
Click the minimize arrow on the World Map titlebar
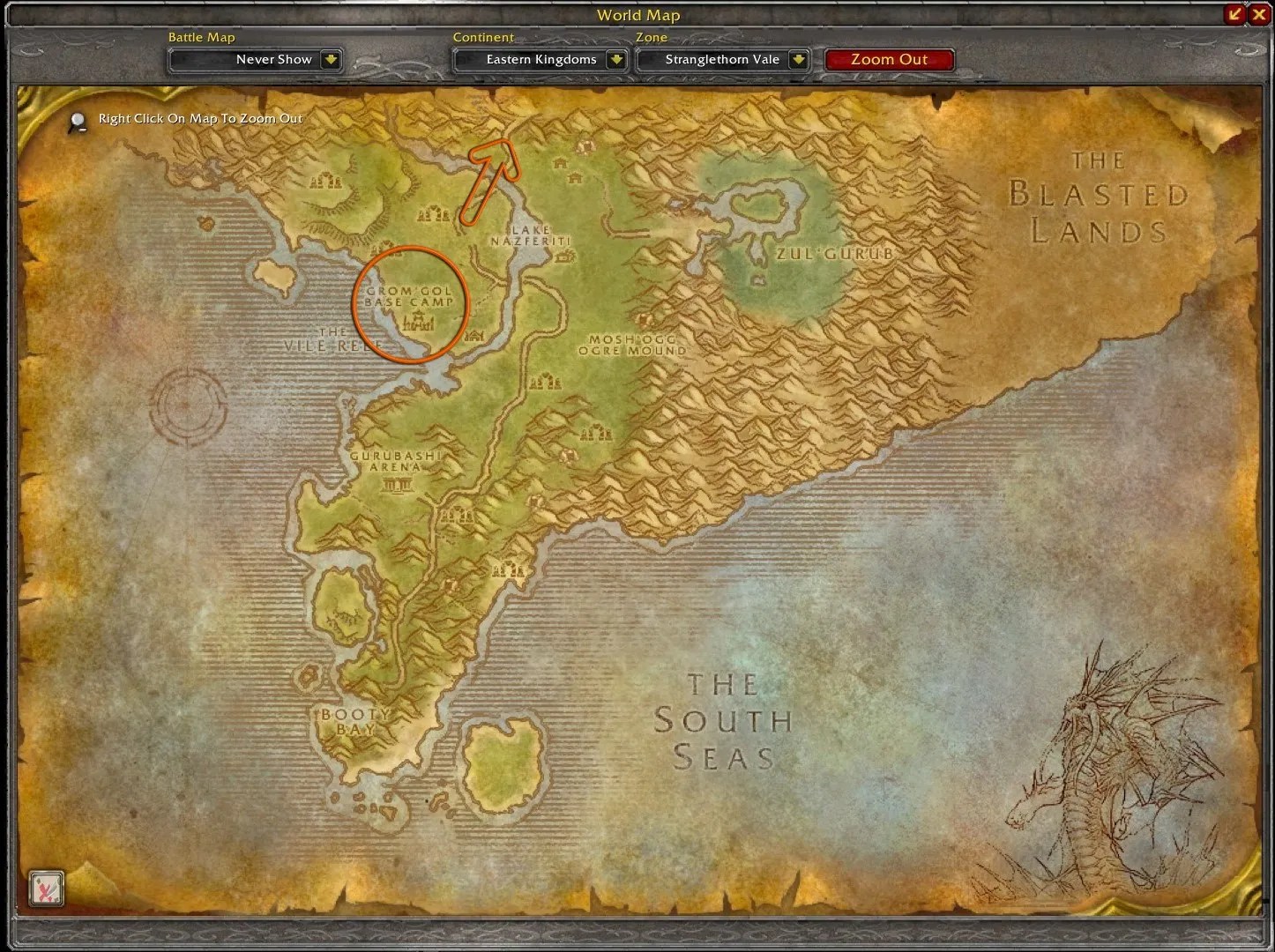coord(1234,14)
